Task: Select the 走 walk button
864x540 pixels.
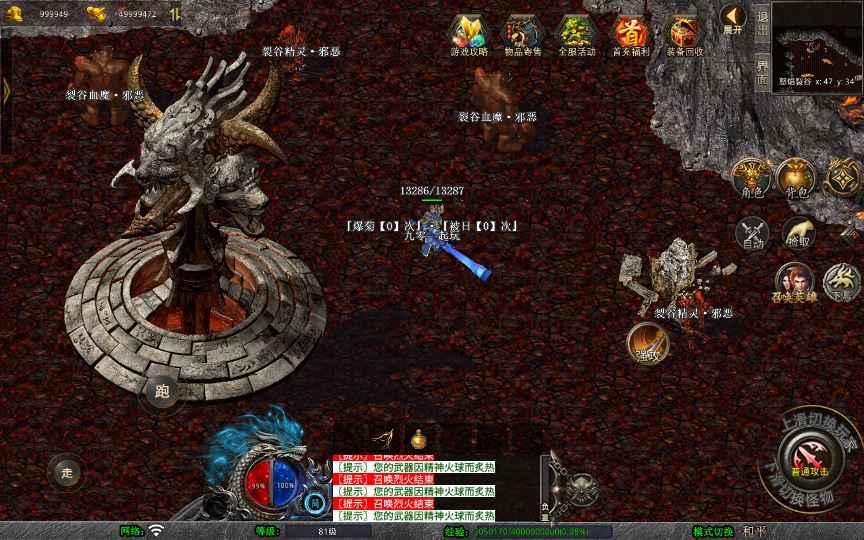Action: 67,472
